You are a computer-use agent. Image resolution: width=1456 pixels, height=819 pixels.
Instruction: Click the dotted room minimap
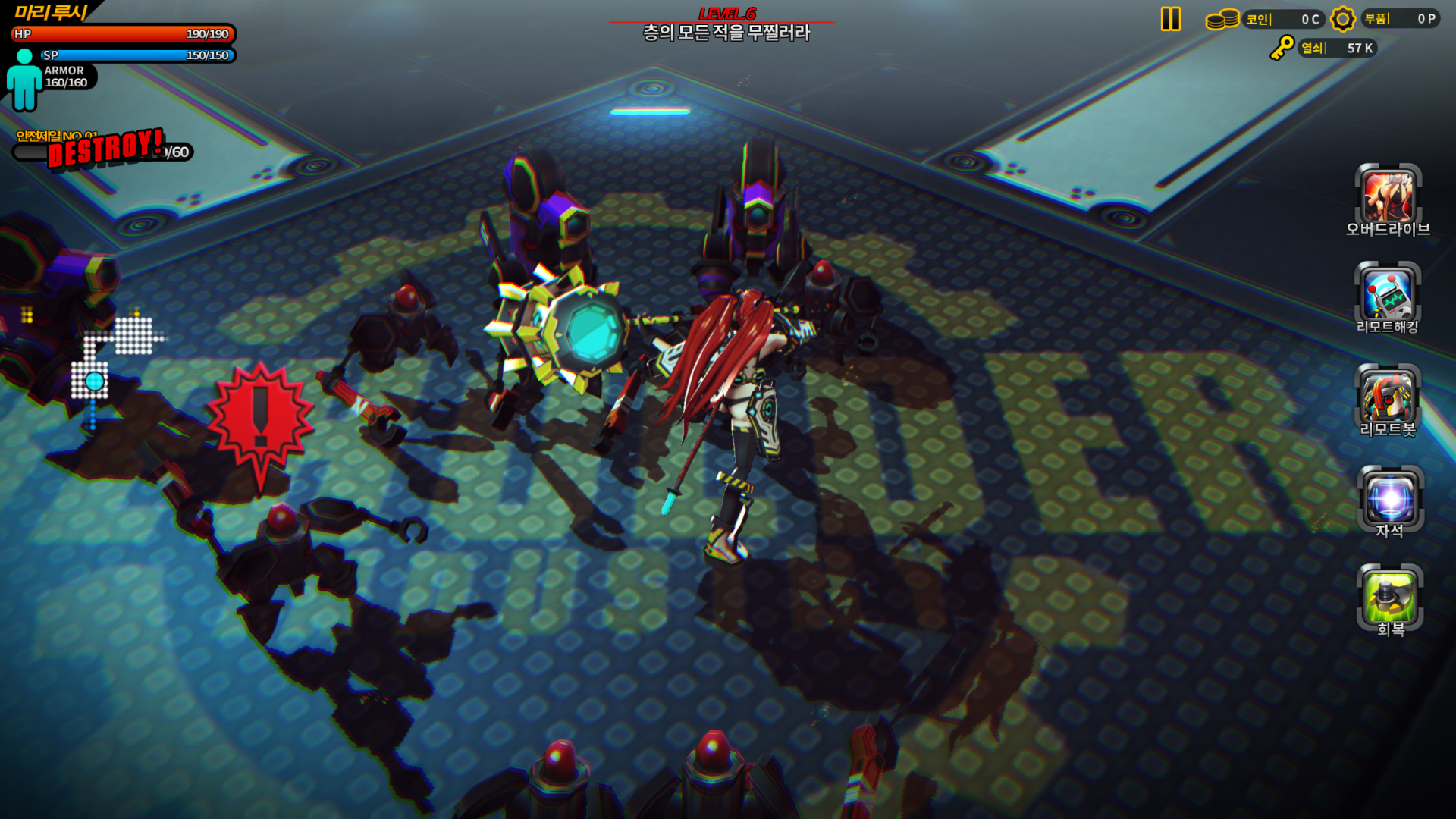tap(114, 356)
